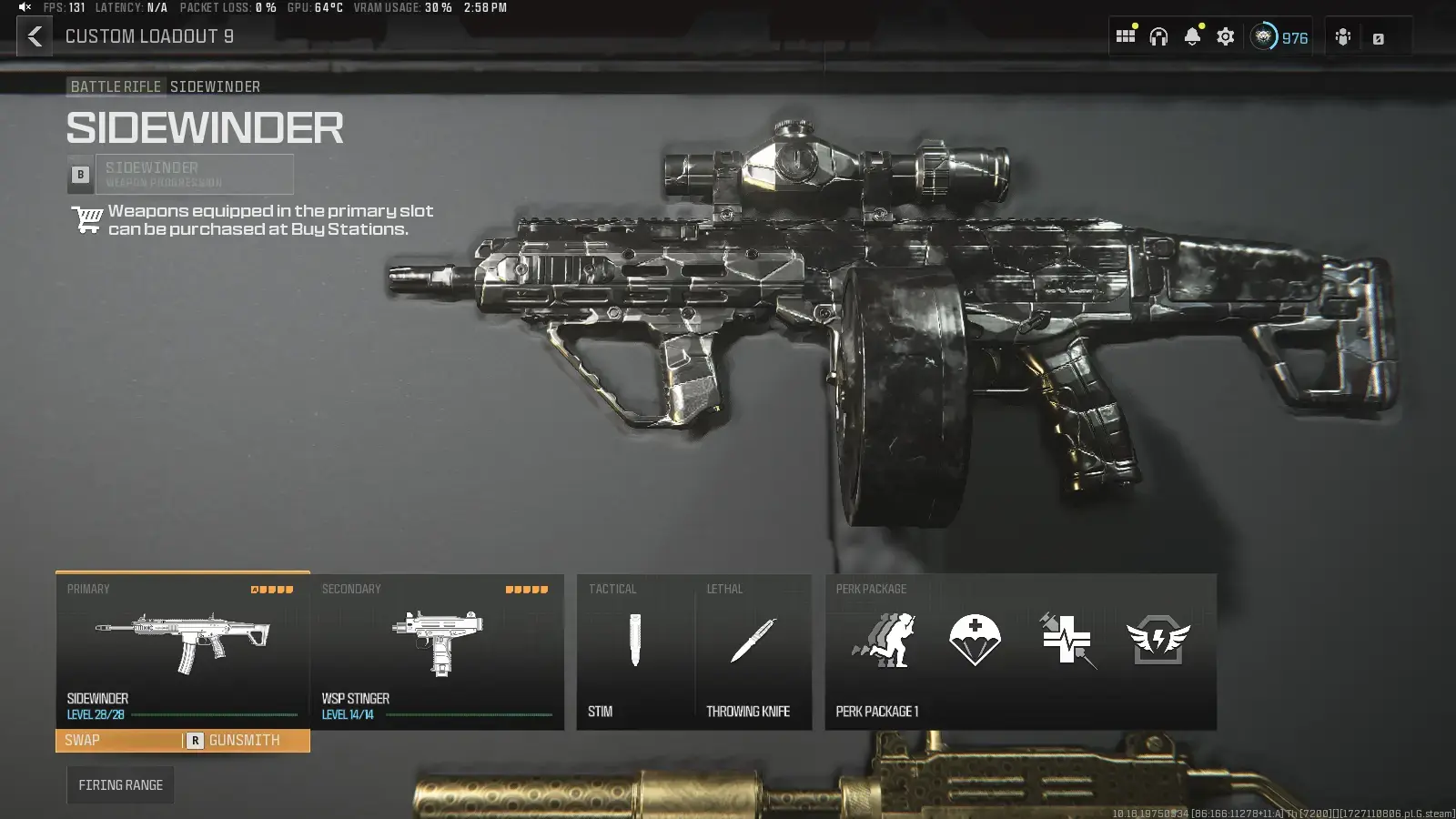Open the party social icon top right
Screen dimensions: 1456x819
[x=1342, y=37]
